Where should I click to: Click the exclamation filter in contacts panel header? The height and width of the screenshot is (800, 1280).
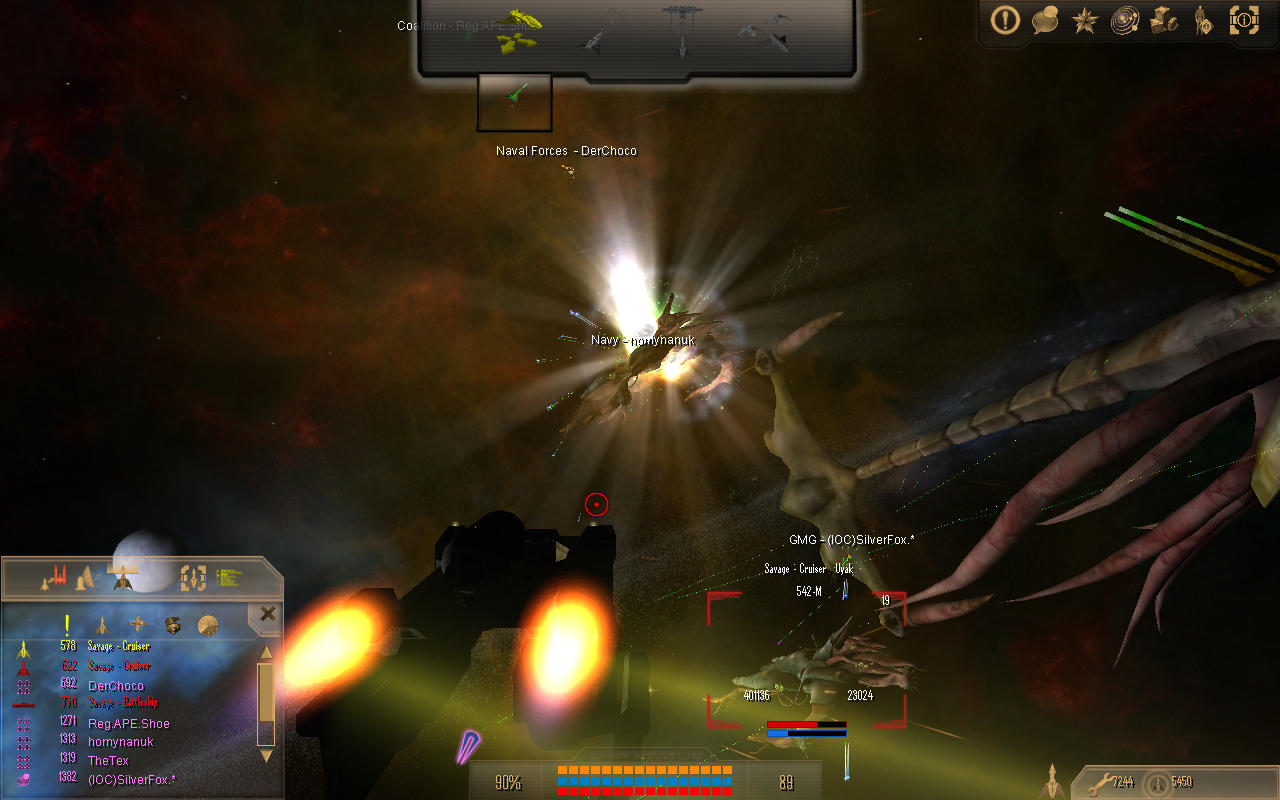[x=66, y=624]
